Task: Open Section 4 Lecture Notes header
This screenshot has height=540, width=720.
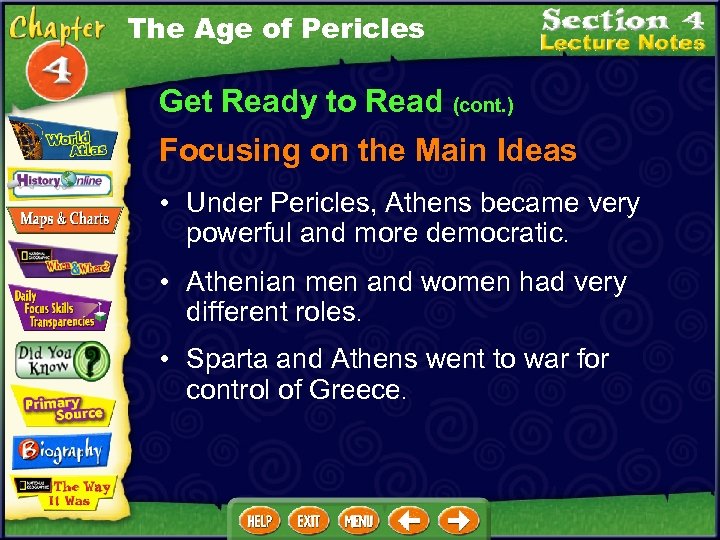Action: 622,31
